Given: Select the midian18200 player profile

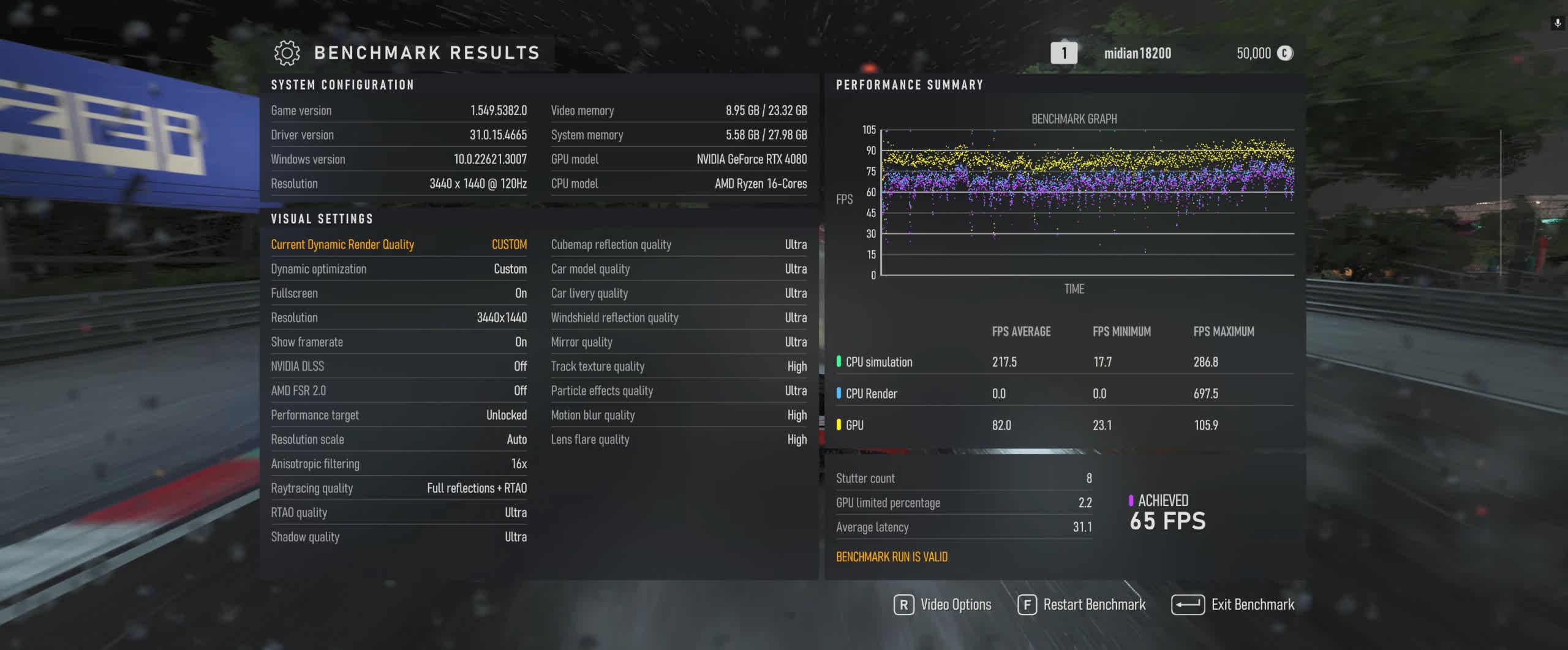Looking at the screenshot, I should 1137,53.
